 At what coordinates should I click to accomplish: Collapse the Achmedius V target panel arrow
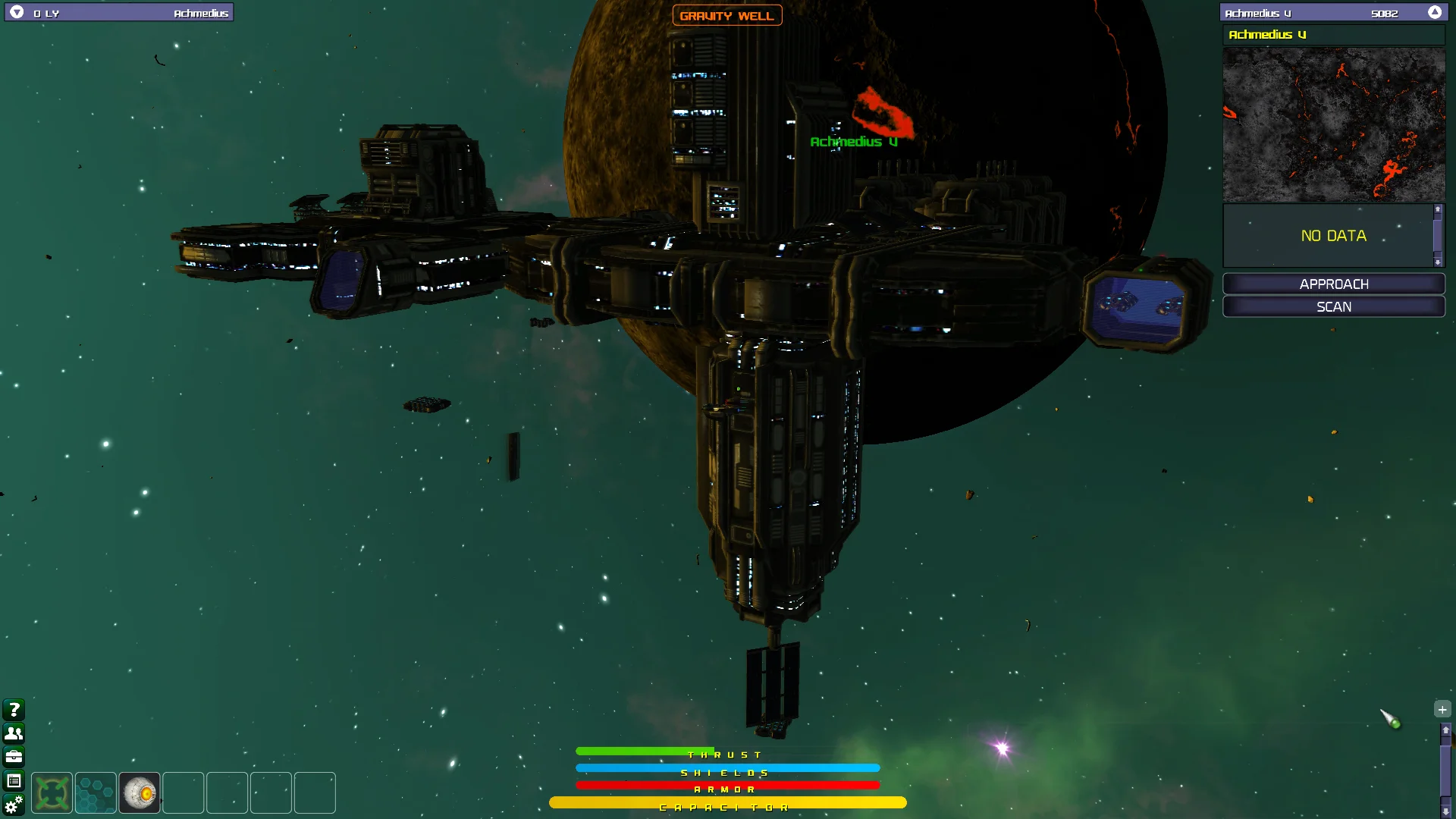(1434, 12)
